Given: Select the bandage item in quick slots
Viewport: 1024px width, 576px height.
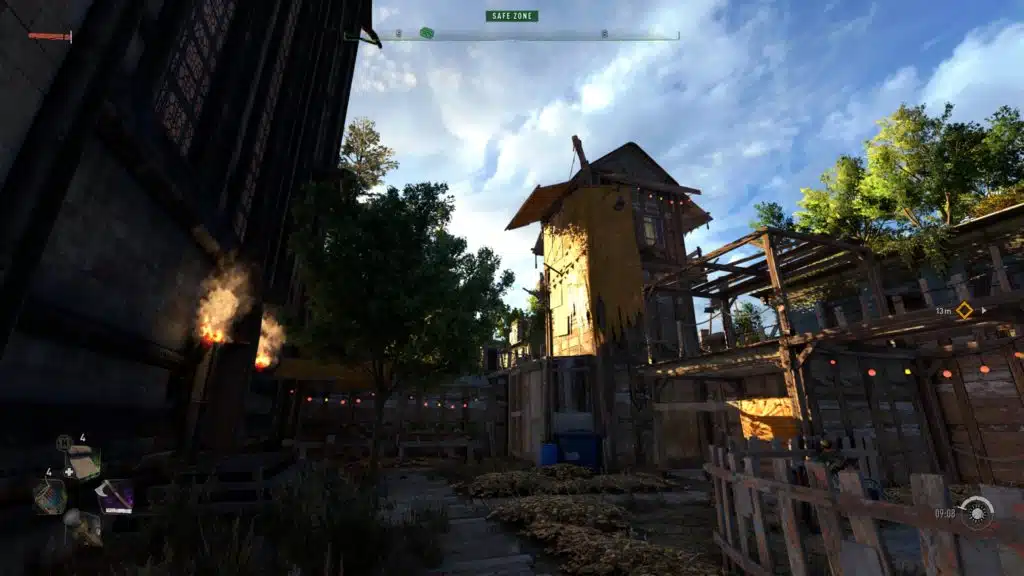Looking at the screenshot, I should coord(83,465).
